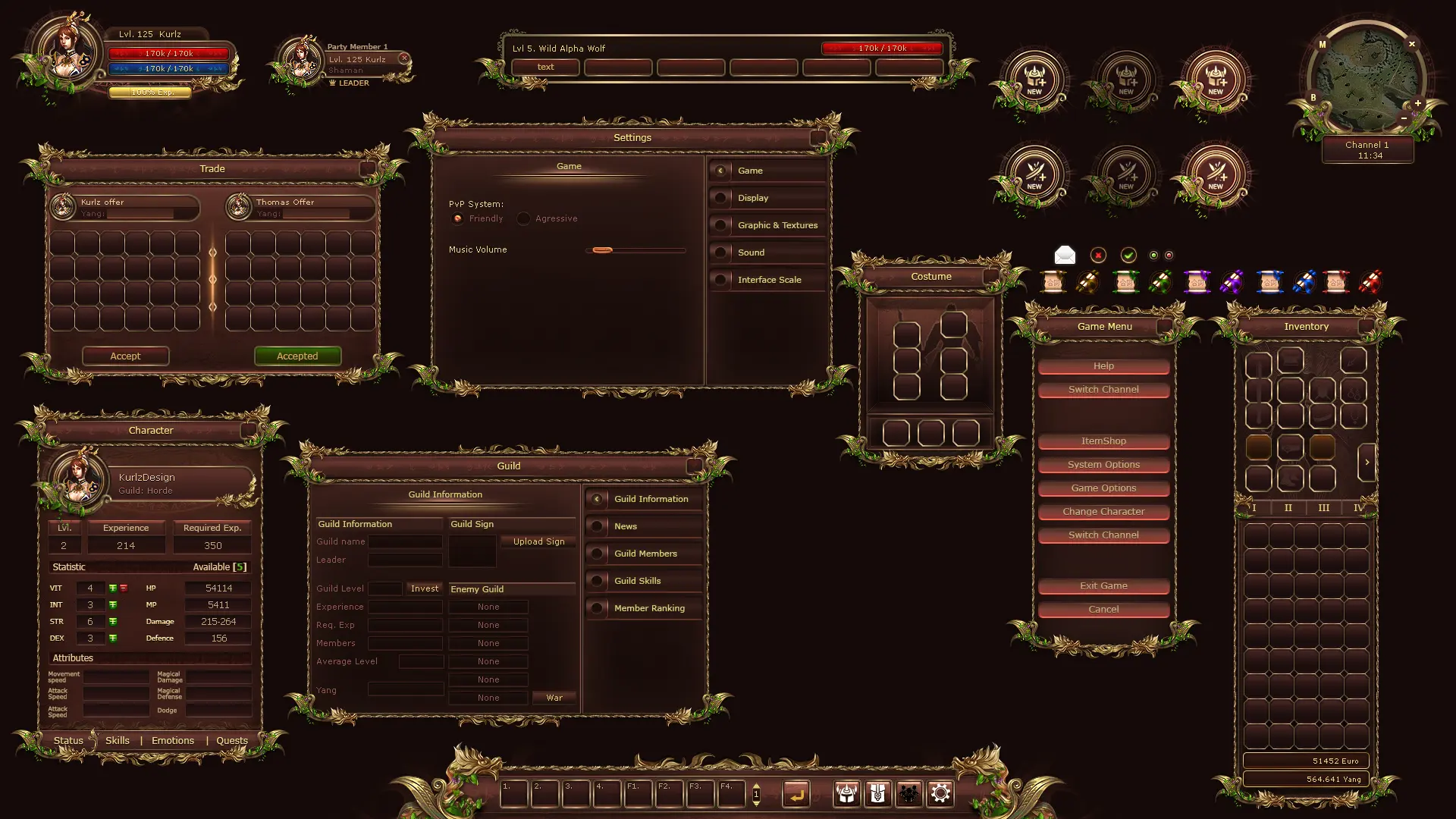The image size is (1456, 819).
Task: Declare War in the Guild window
Action: [554, 698]
